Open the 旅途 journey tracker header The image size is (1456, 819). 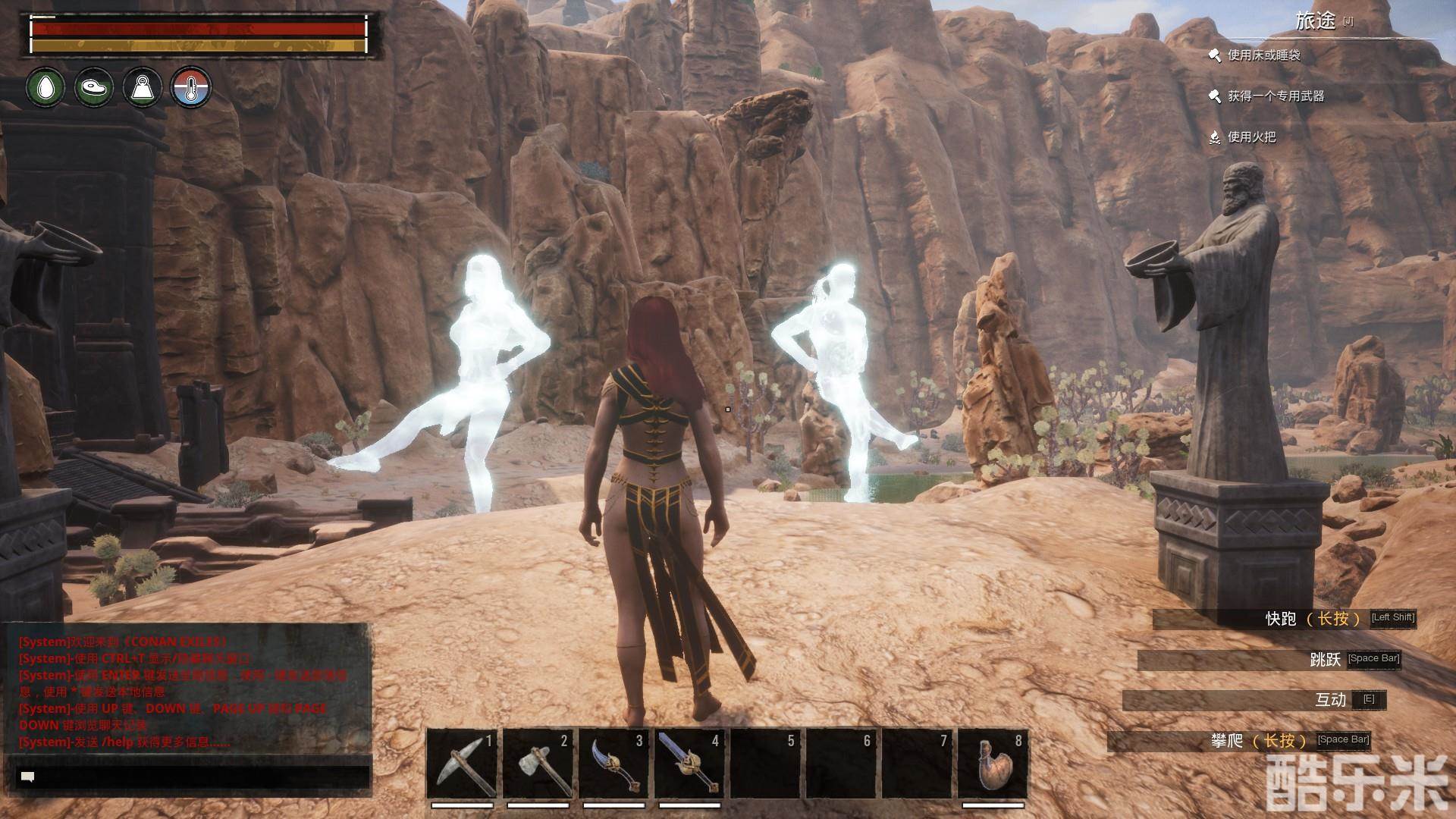click(x=1316, y=21)
